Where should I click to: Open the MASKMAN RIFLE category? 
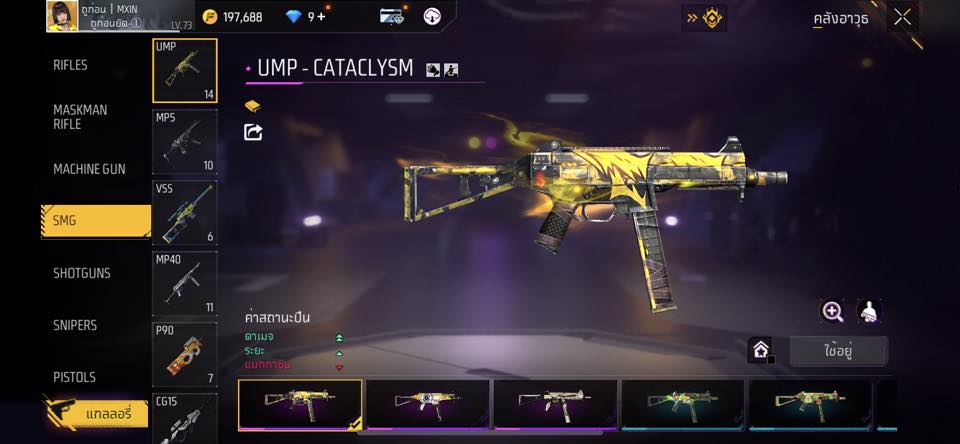coord(80,117)
